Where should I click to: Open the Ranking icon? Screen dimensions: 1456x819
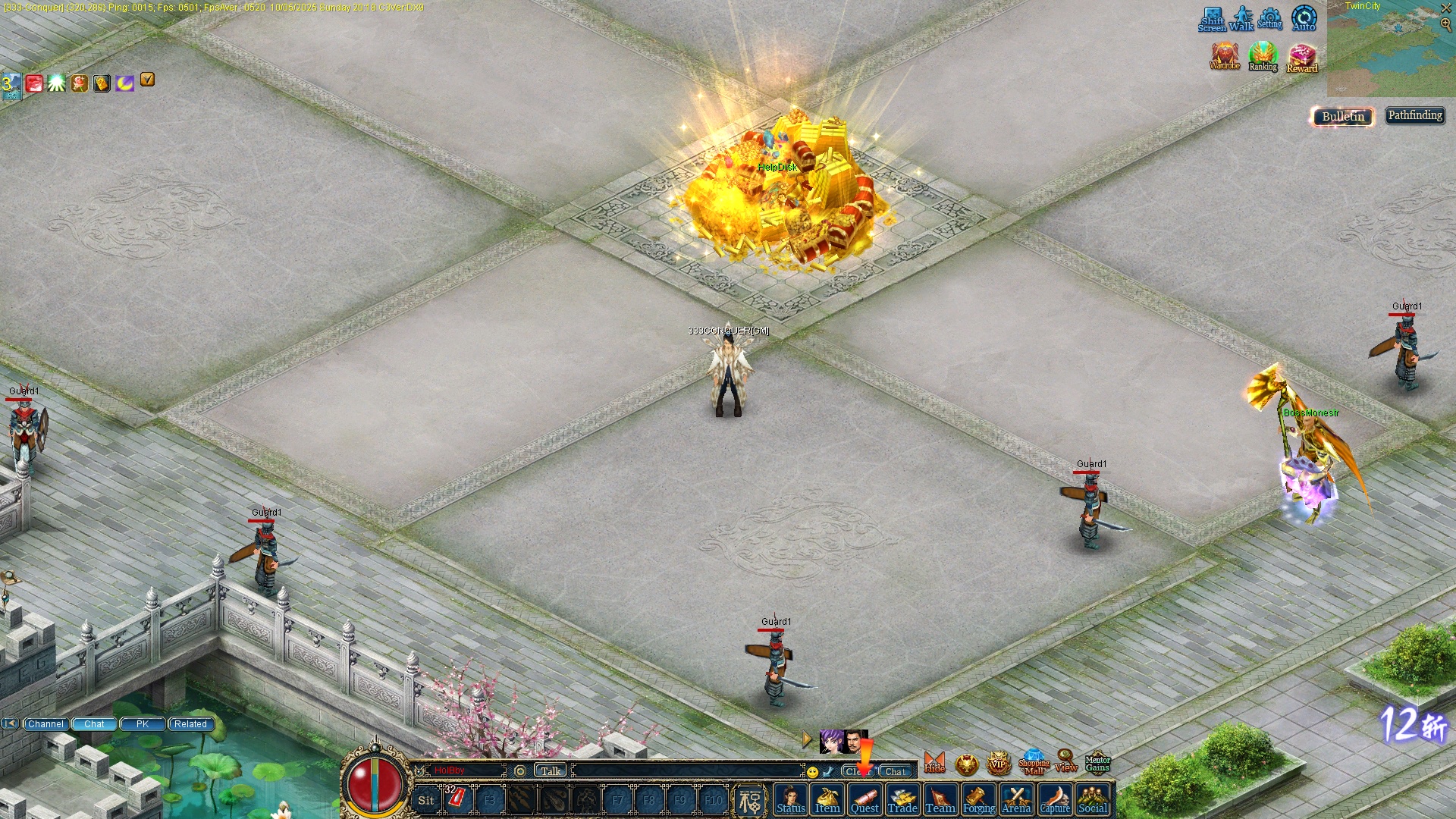pyautogui.click(x=1263, y=57)
